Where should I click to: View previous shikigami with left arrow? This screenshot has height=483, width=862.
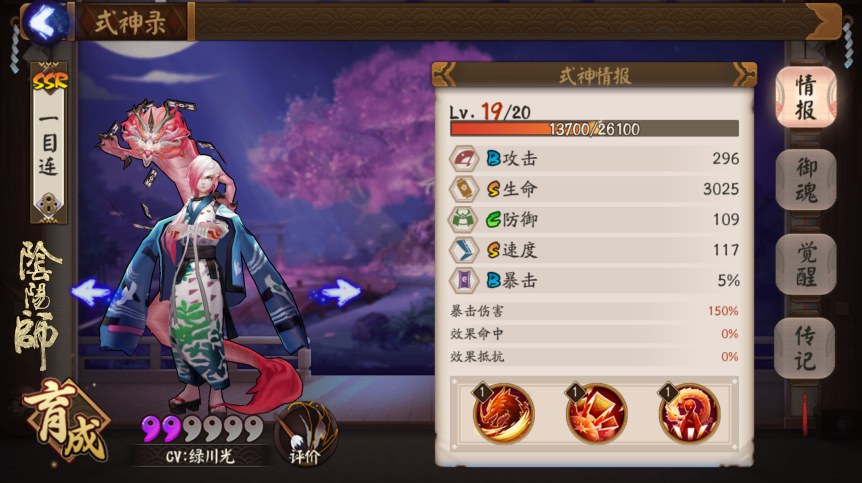coord(91,293)
